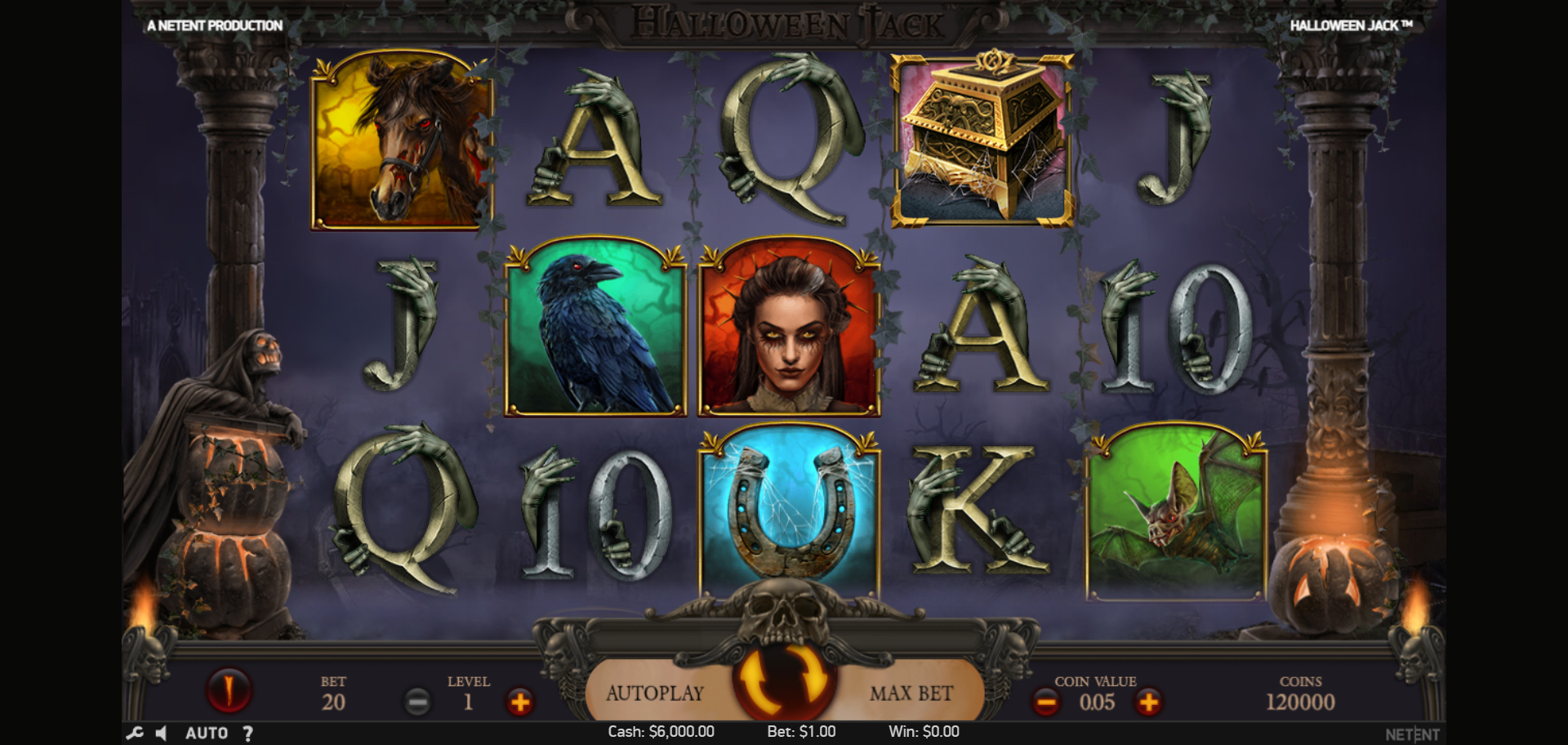Viewport: 1568px width, 745px height.
Task: Toggle the sound speaker icon
Action: [162, 733]
